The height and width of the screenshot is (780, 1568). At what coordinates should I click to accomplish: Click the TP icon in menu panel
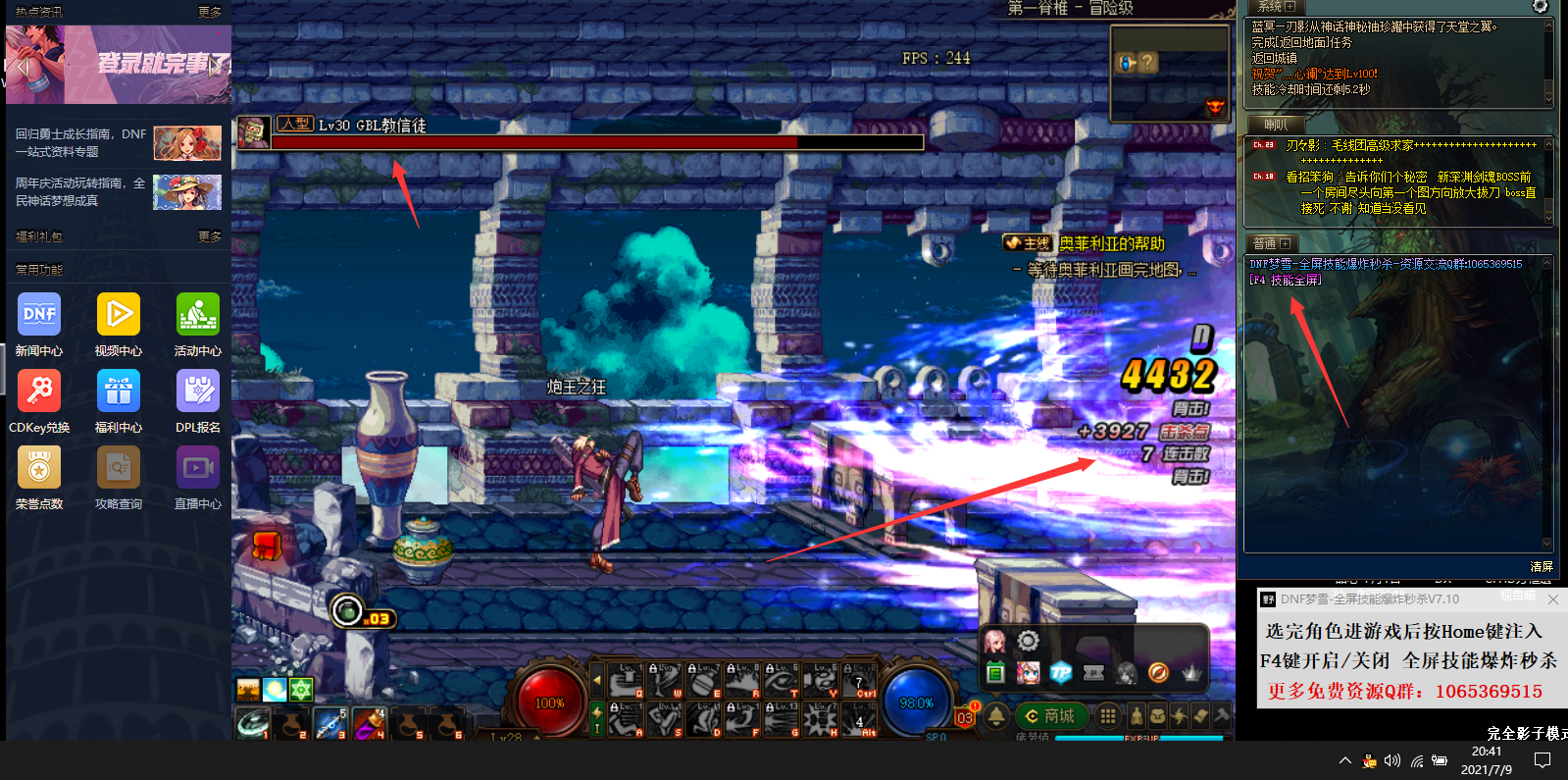click(1061, 673)
